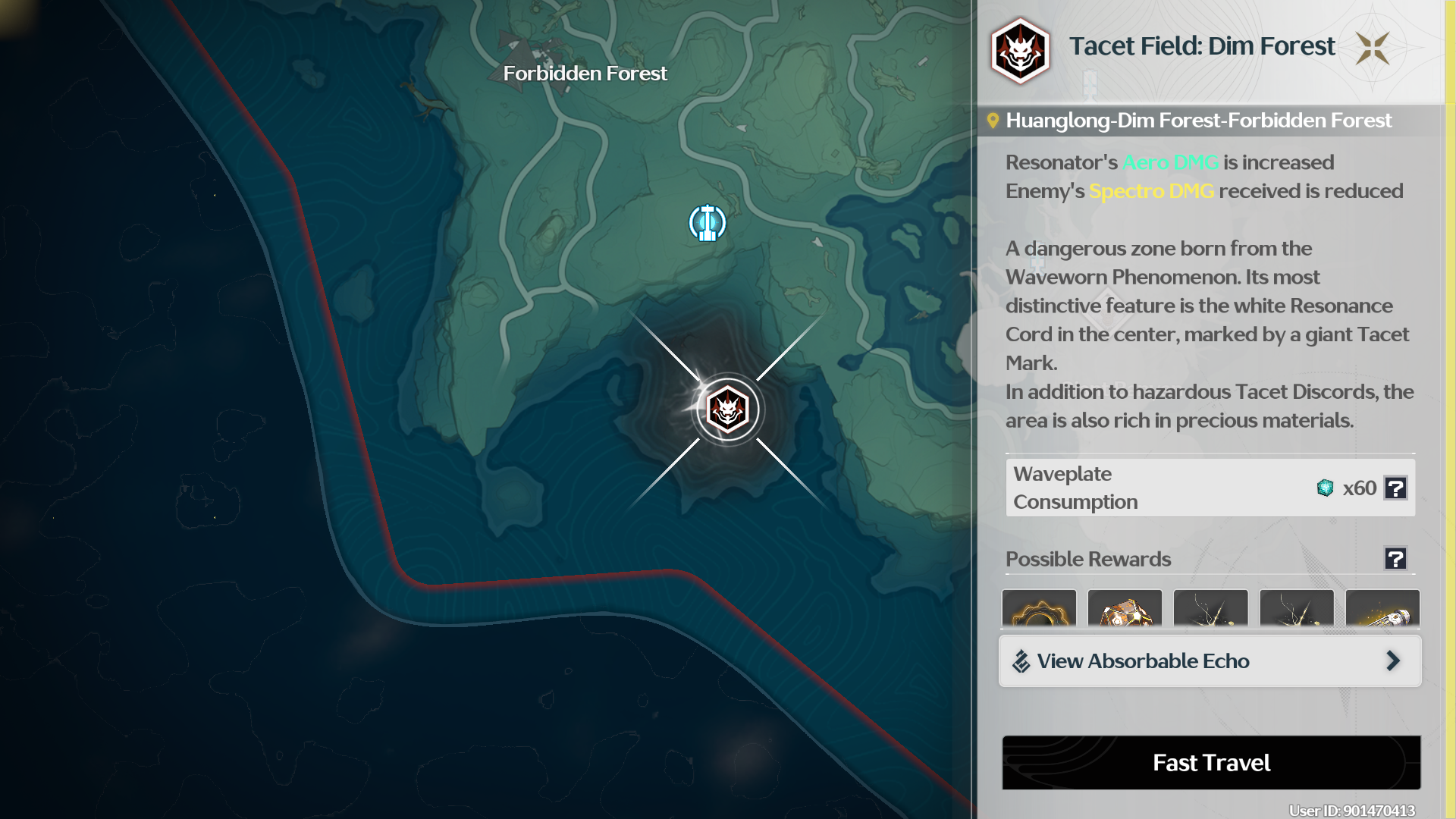Click the four-point star icon beside the title
This screenshot has width=1456, height=819.
(1373, 49)
